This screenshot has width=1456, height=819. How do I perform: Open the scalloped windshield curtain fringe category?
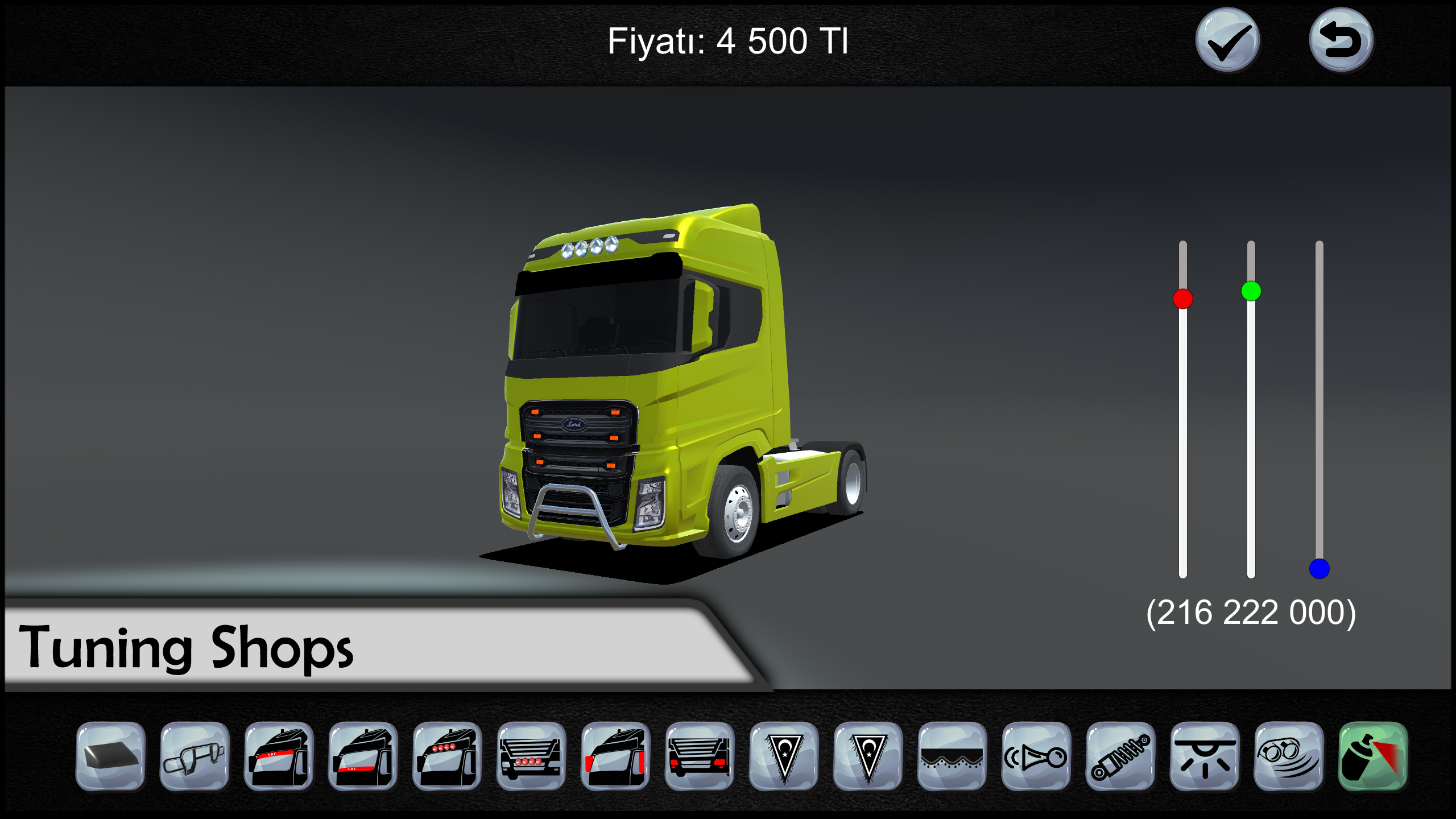coord(952,756)
